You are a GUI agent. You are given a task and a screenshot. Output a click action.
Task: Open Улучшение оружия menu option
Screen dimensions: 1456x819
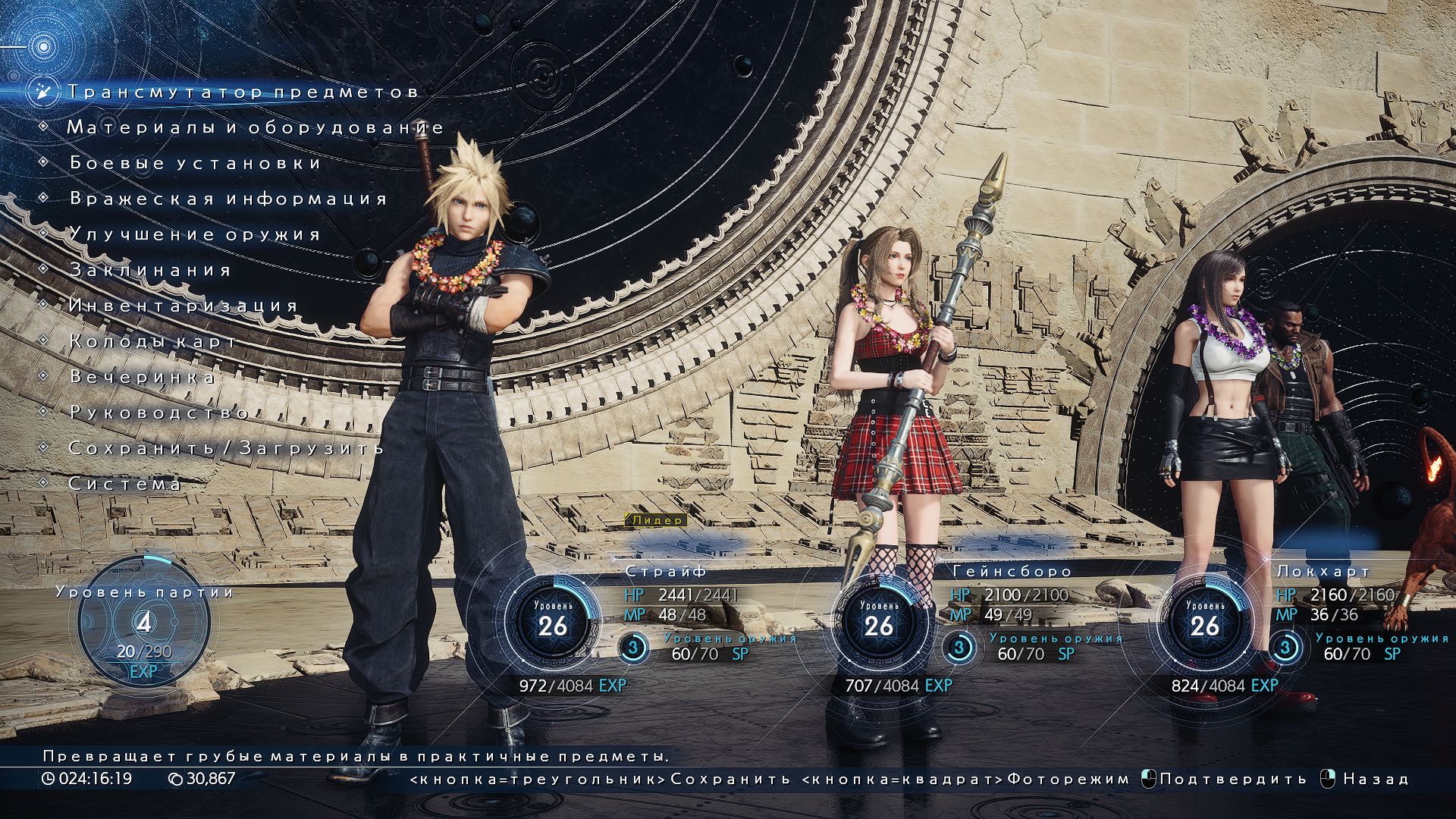[196, 234]
